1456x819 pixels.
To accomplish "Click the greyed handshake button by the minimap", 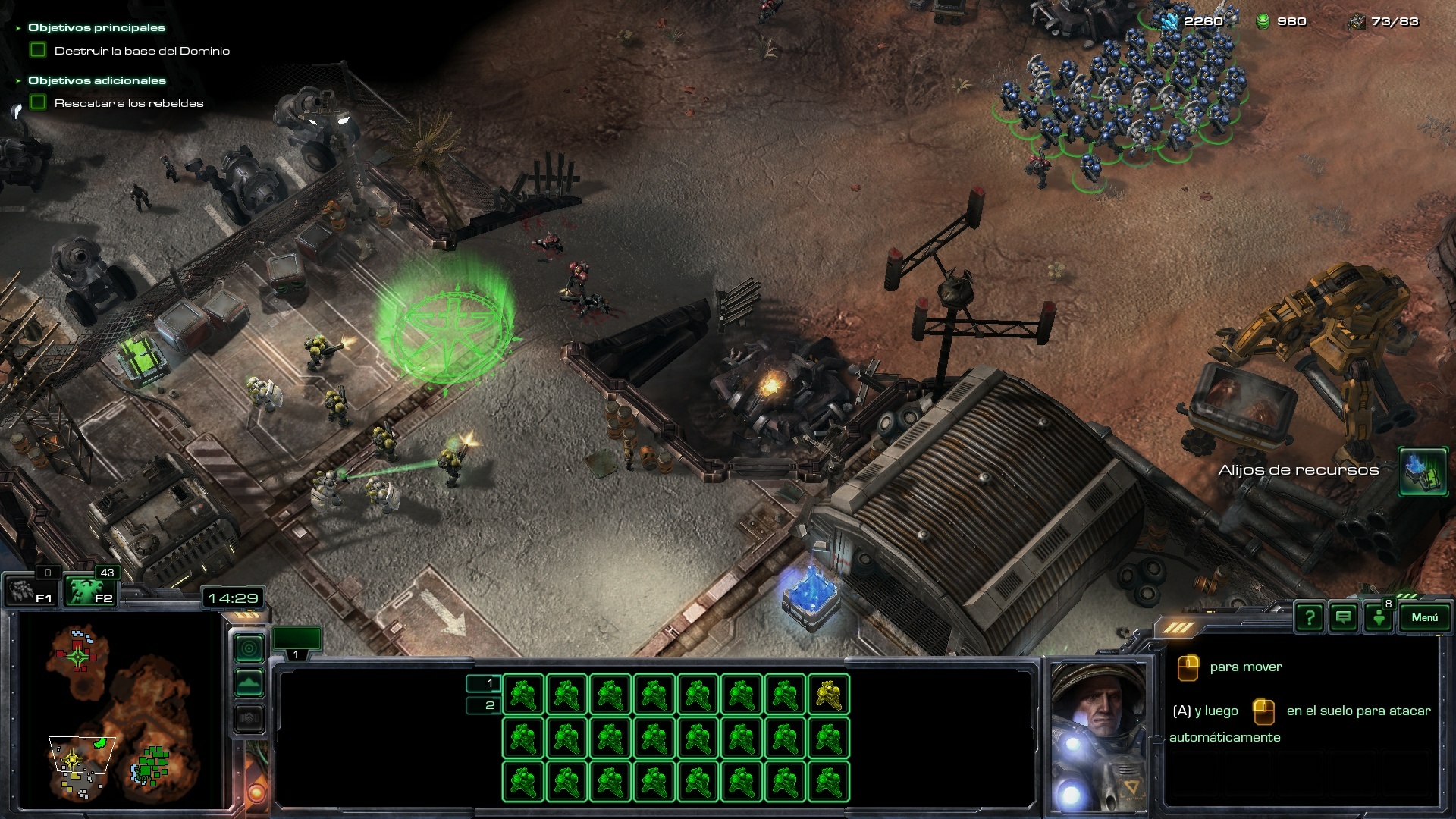I will tap(249, 717).
